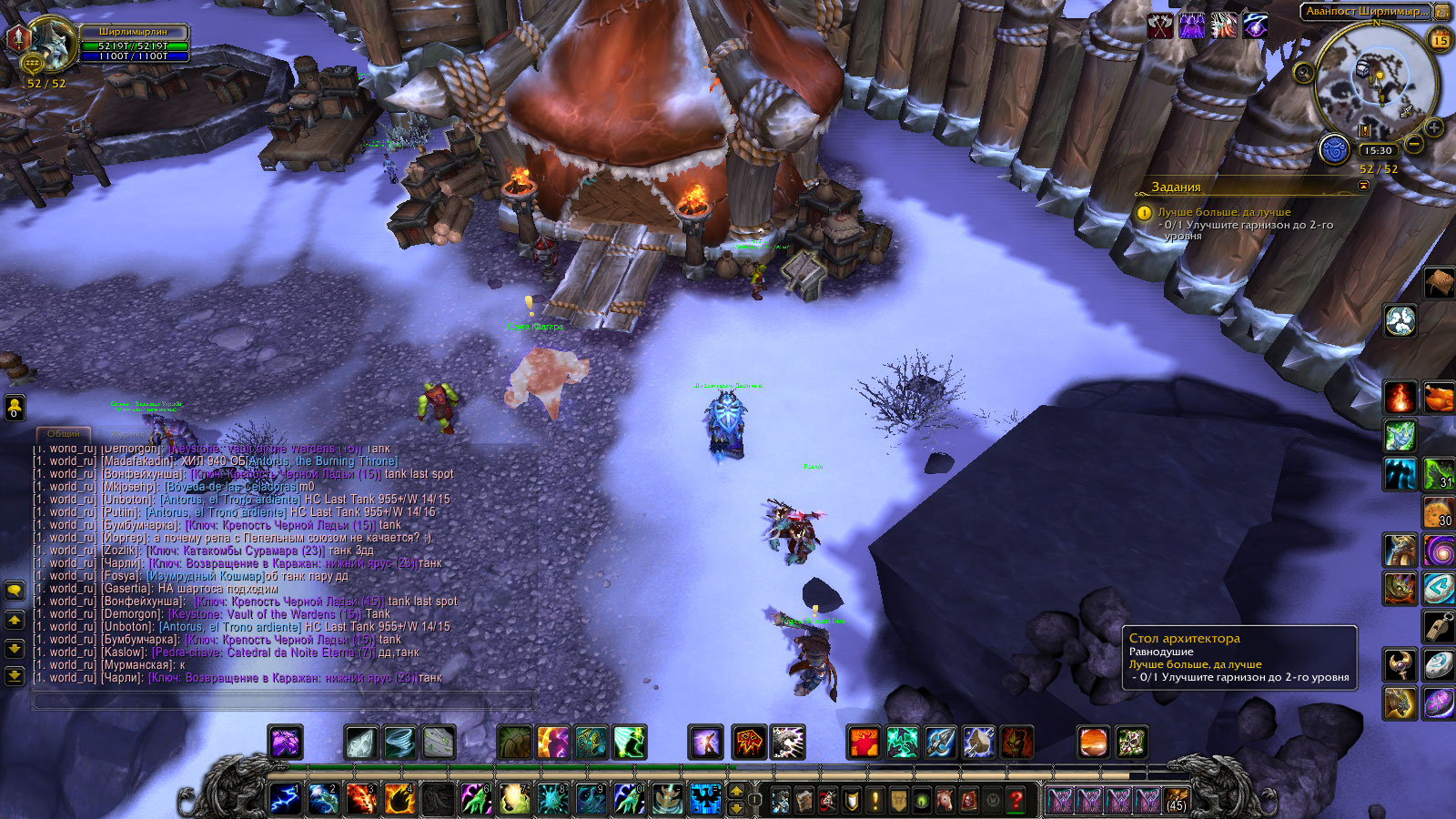Viewport: 1456px width, 819px height.
Task: Use the tornado ability icon
Action: click(x=399, y=743)
